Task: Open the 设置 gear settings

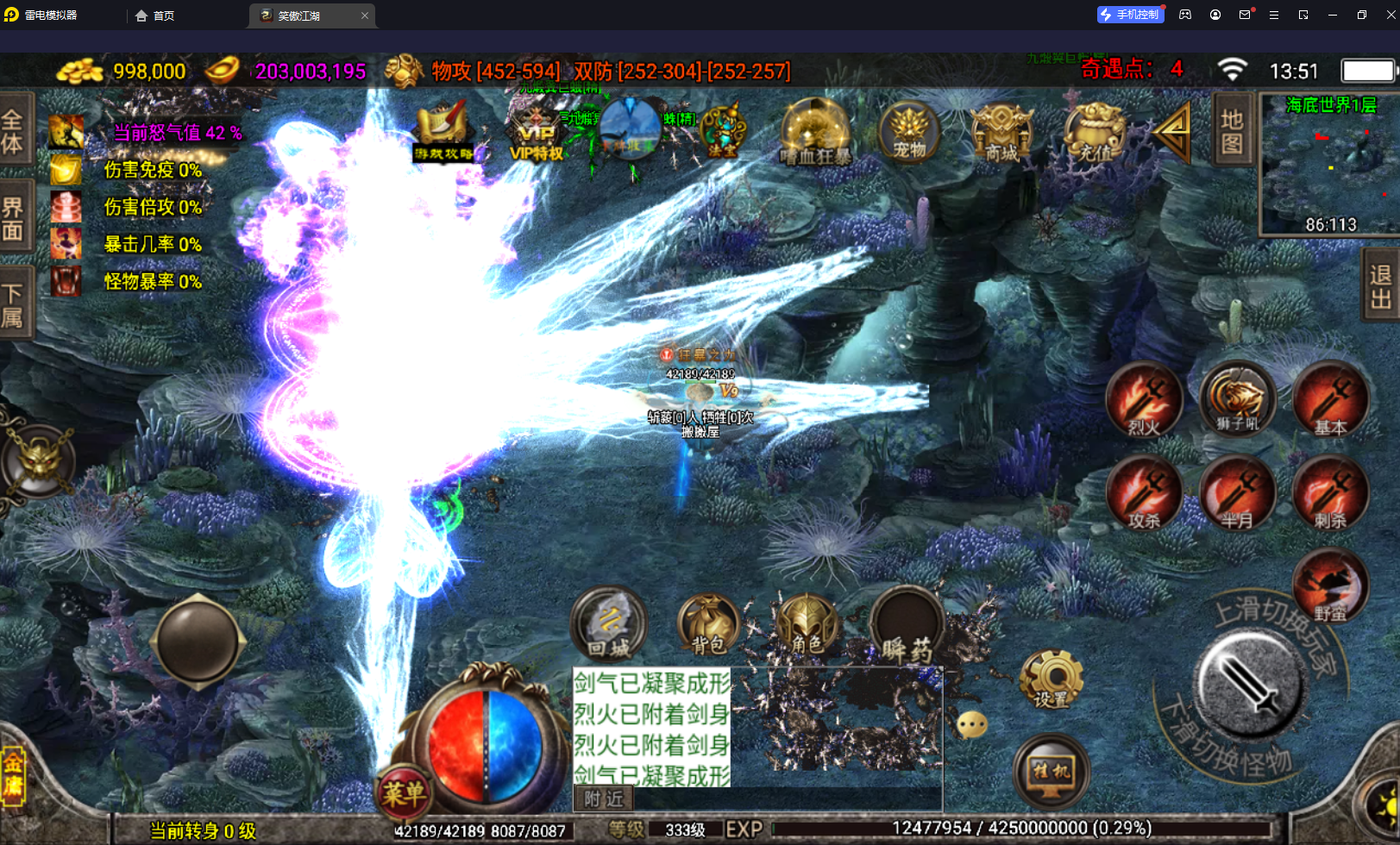Action: pyautogui.click(x=1052, y=679)
